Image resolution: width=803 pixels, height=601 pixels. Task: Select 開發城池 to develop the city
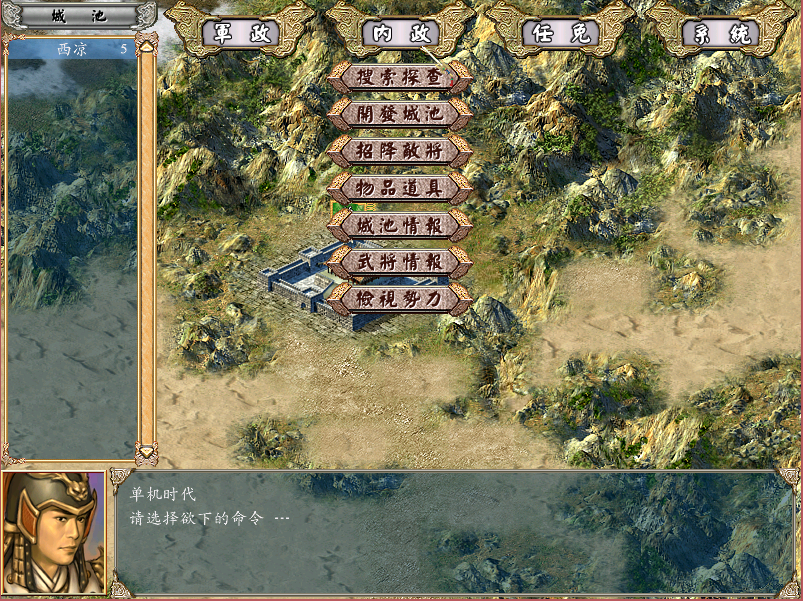[x=400, y=113]
